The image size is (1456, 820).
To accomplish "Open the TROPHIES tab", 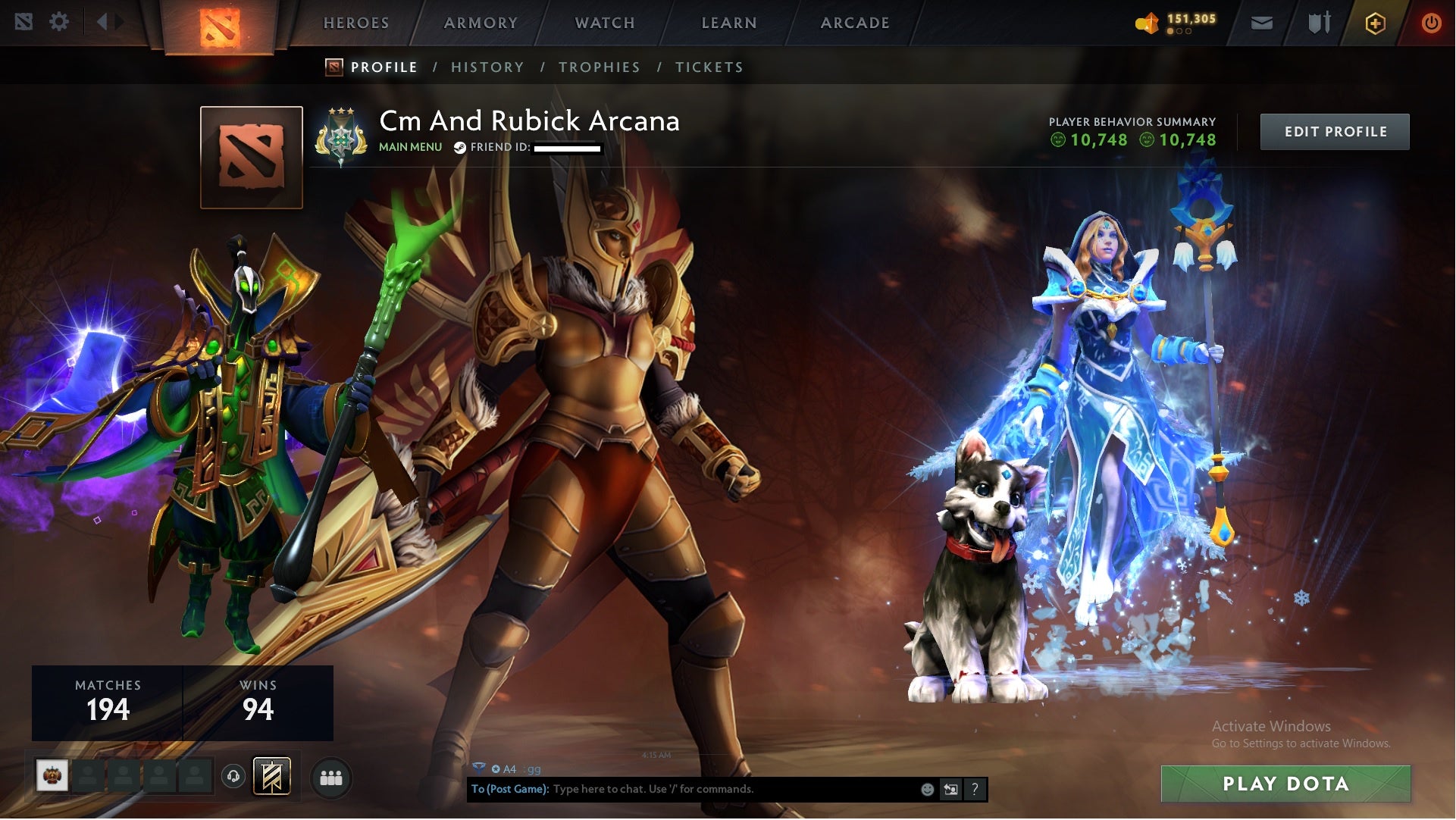I will pos(600,67).
